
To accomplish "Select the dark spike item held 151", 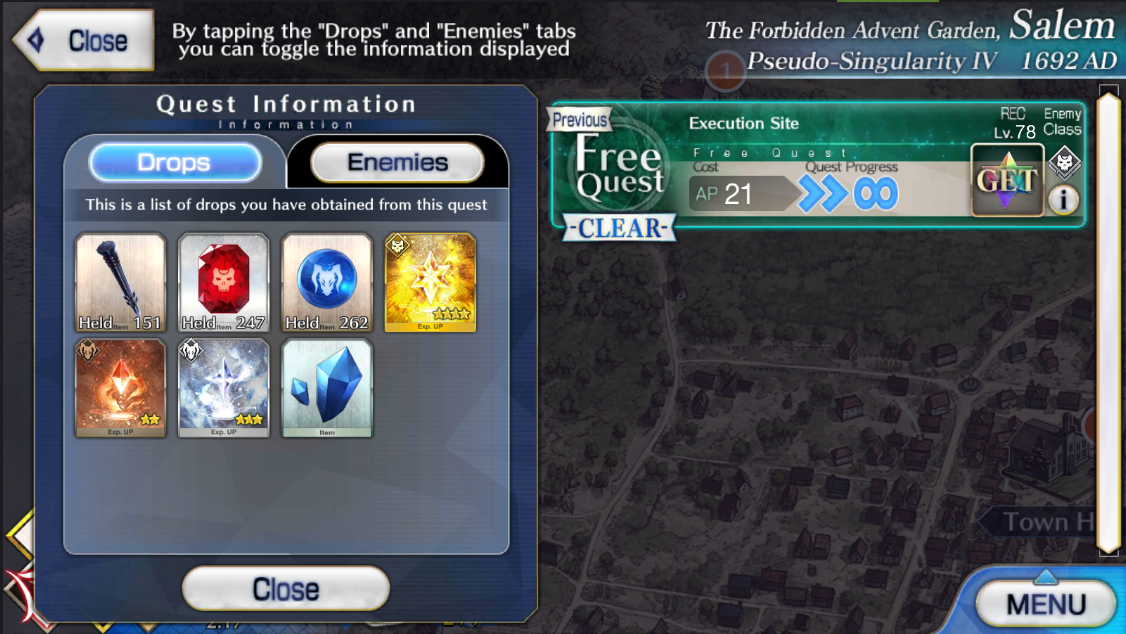I will (120, 283).
